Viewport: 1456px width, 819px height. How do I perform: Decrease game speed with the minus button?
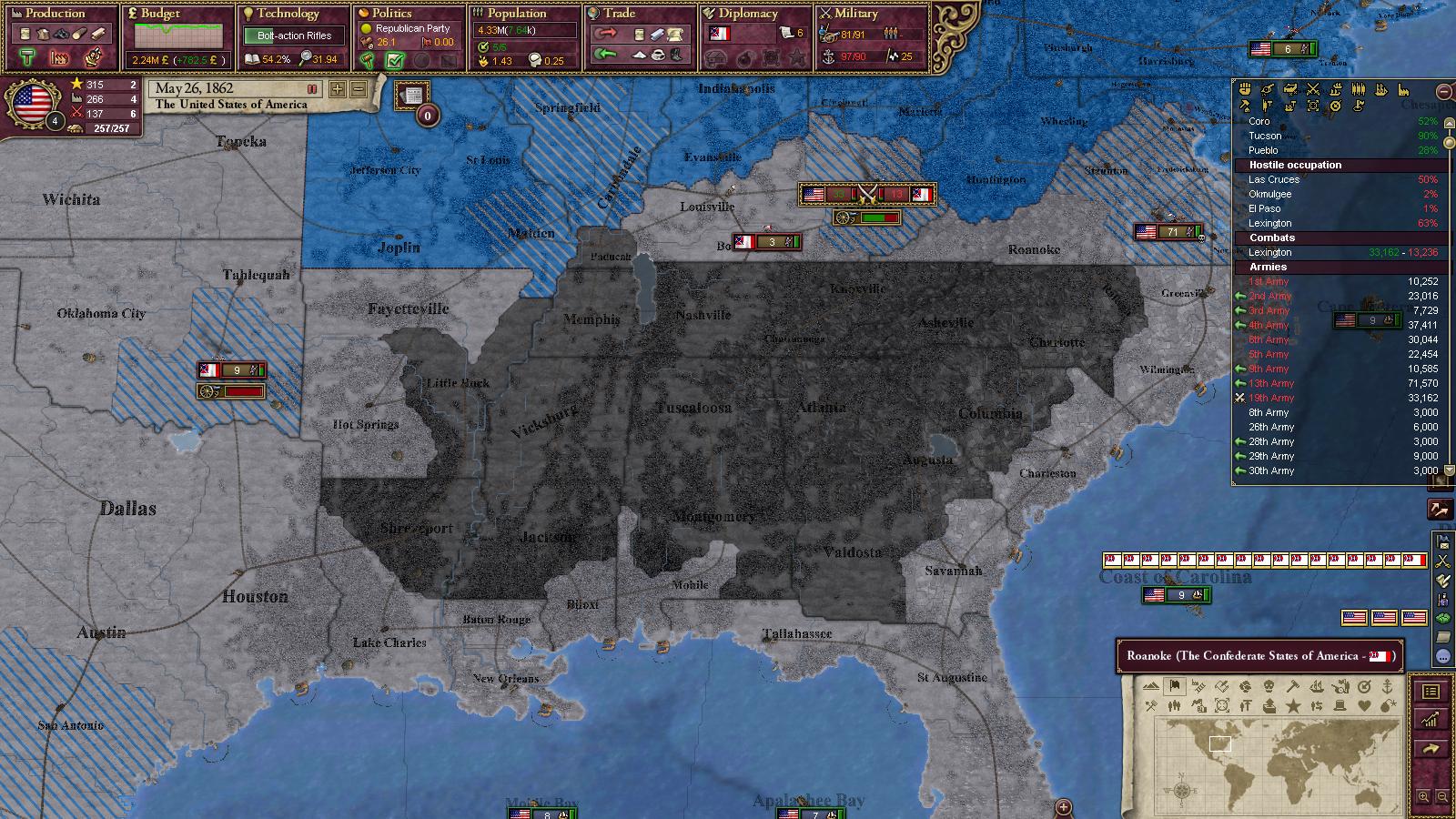pos(359,89)
